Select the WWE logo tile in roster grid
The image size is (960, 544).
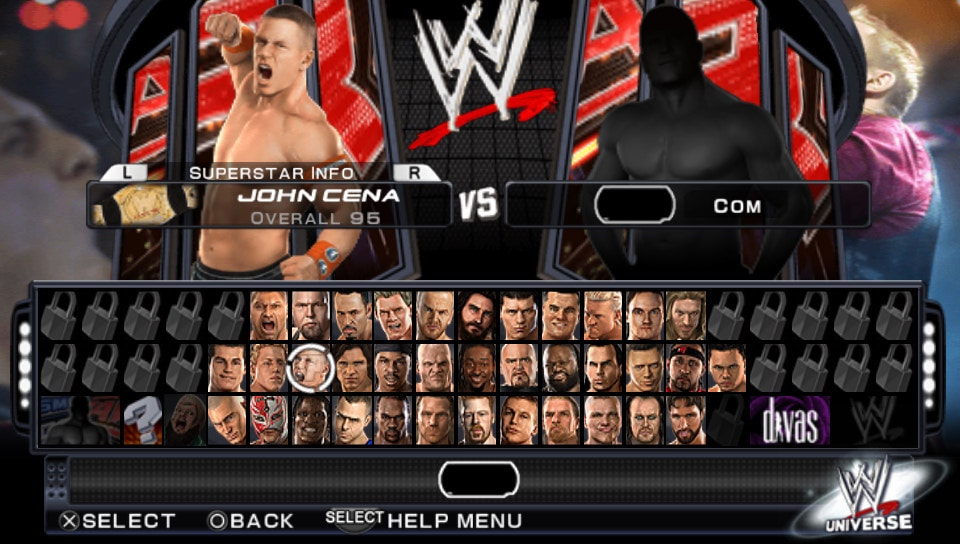tap(872, 420)
